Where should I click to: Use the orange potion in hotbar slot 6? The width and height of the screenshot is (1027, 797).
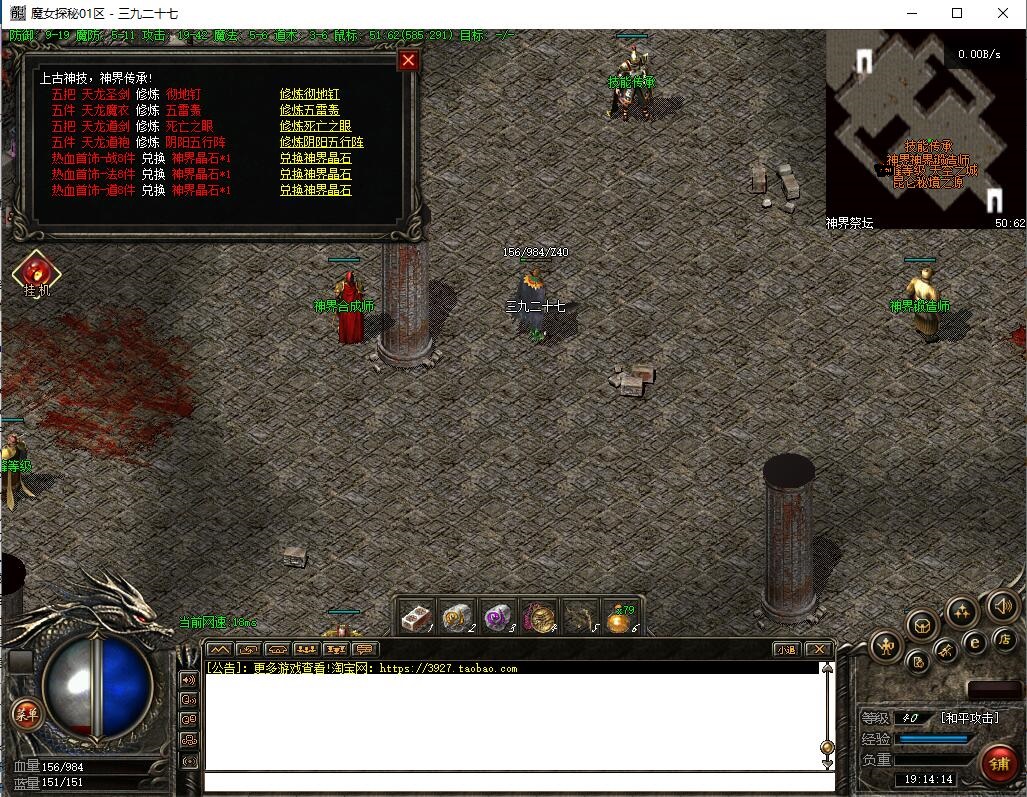pos(620,619)
